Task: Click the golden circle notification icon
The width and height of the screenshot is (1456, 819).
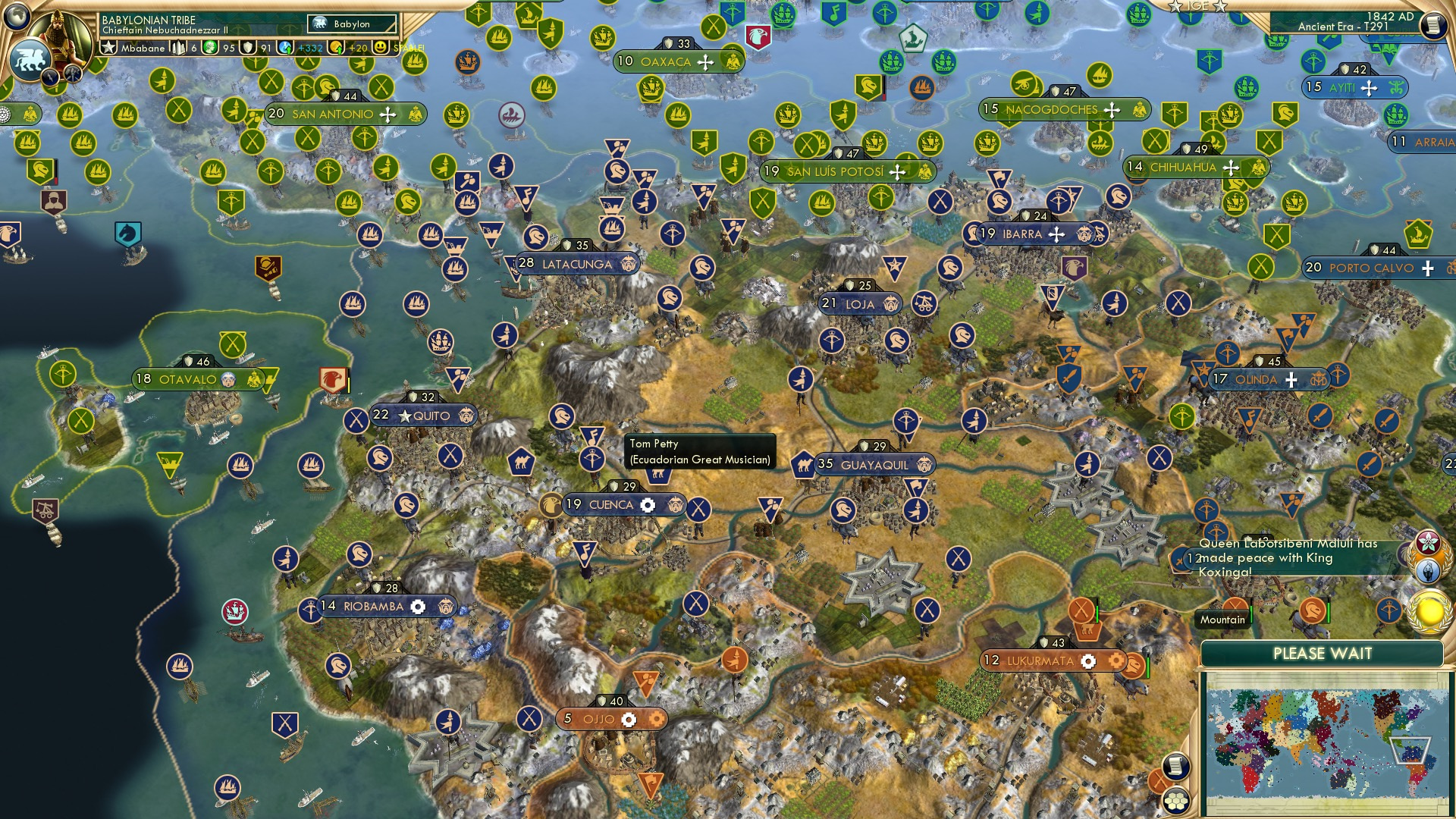Action: click(x=1428, y=611)
